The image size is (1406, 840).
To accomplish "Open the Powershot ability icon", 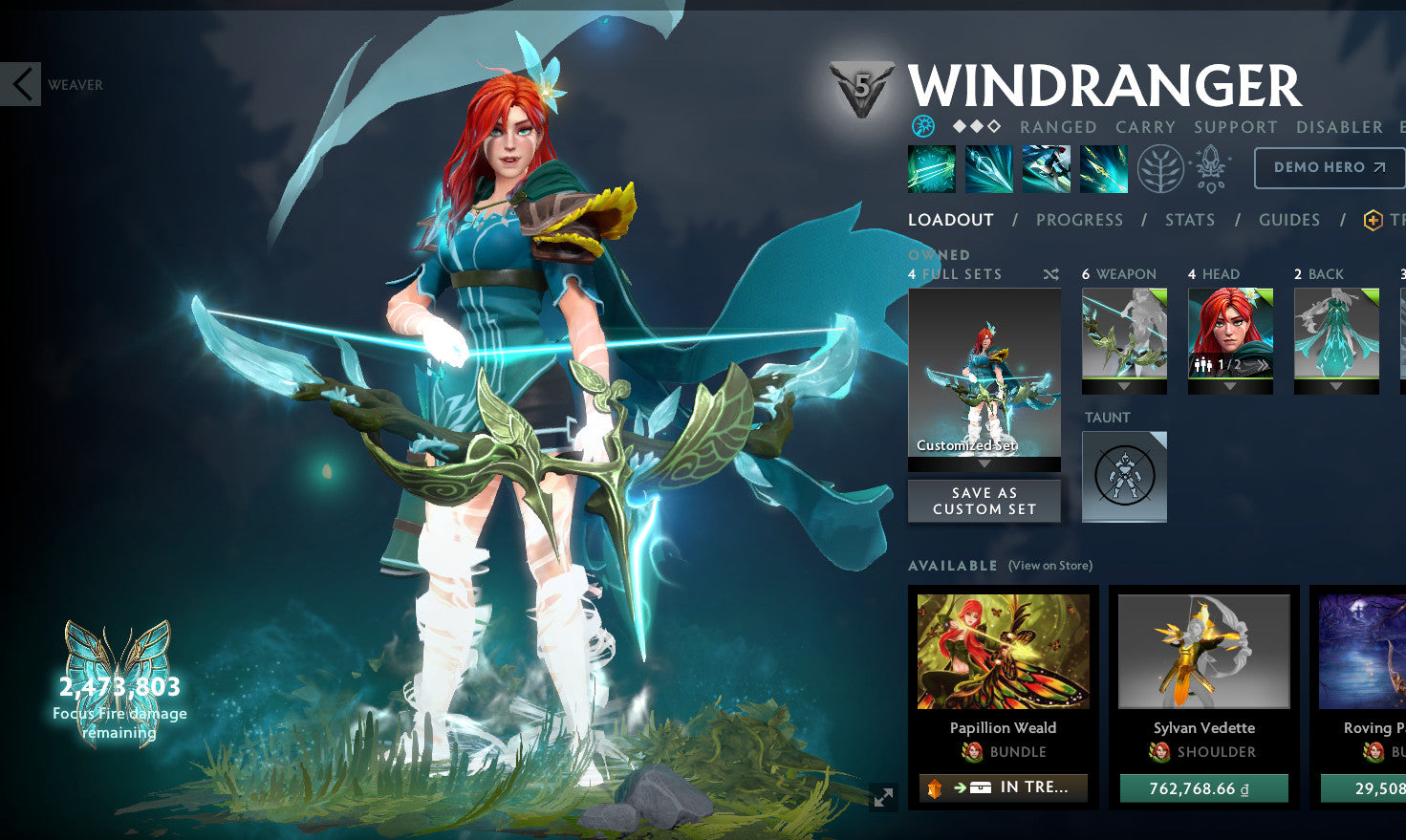I will 988,169.
